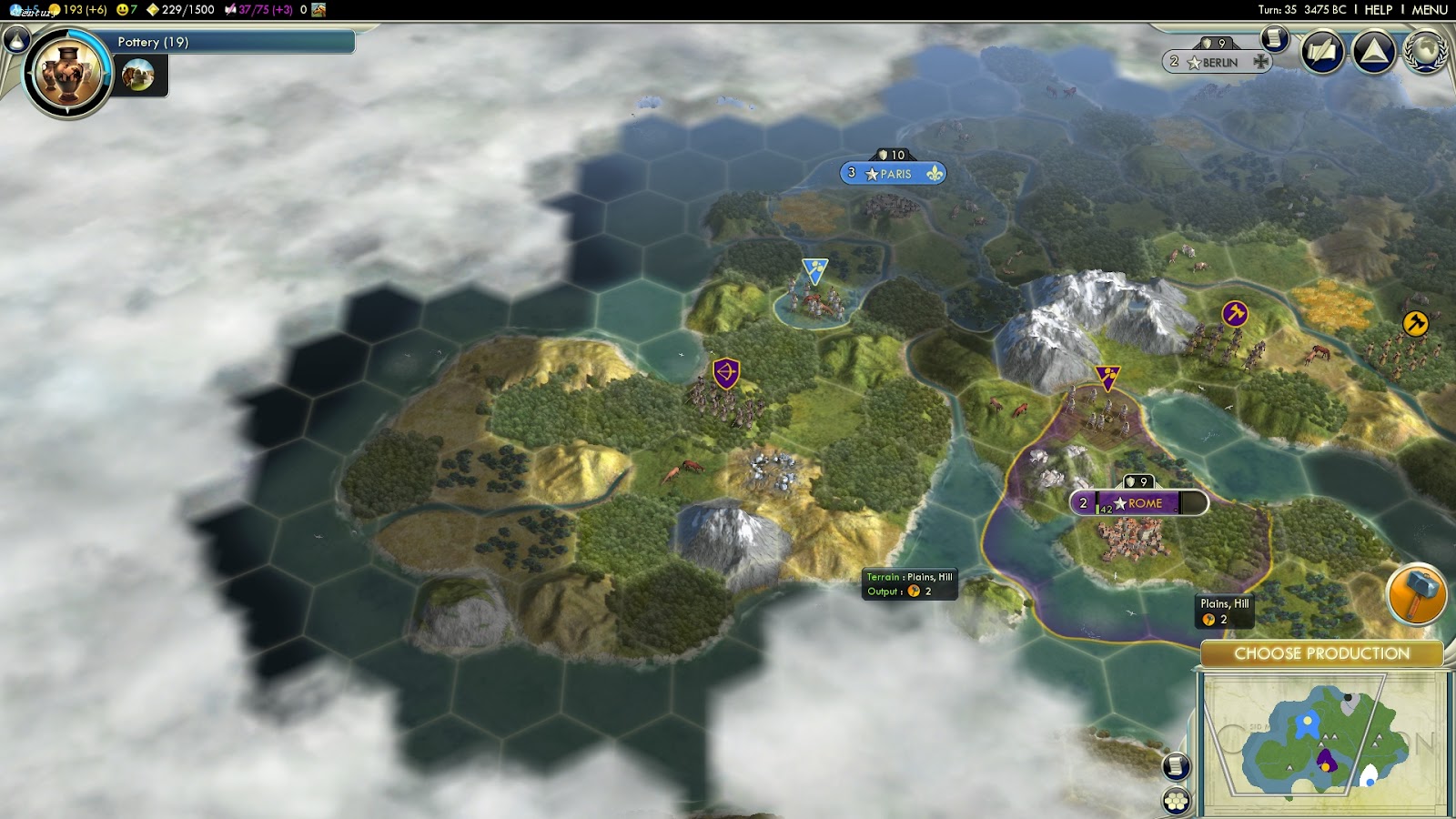Click the happiness smiley icon in the top bar
The image size is (1456, 819).
(122, 9)
